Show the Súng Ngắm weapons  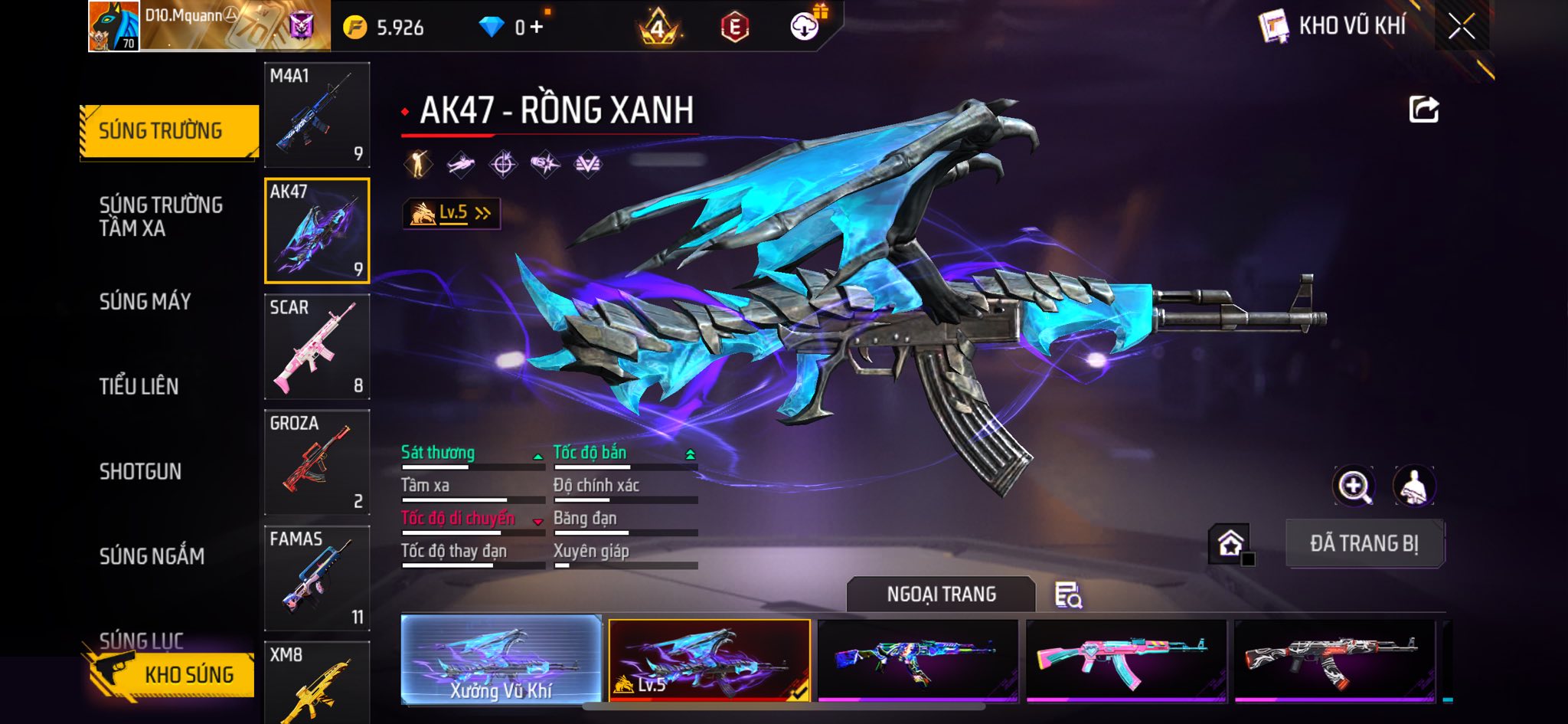[152, 556]
